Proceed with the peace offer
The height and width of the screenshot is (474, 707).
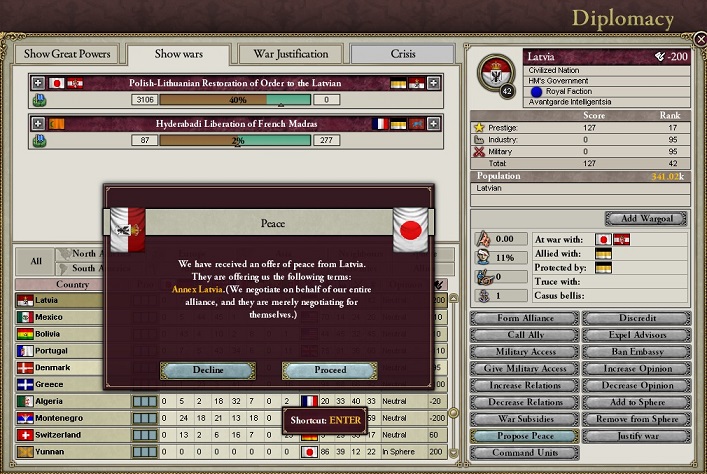329,370
